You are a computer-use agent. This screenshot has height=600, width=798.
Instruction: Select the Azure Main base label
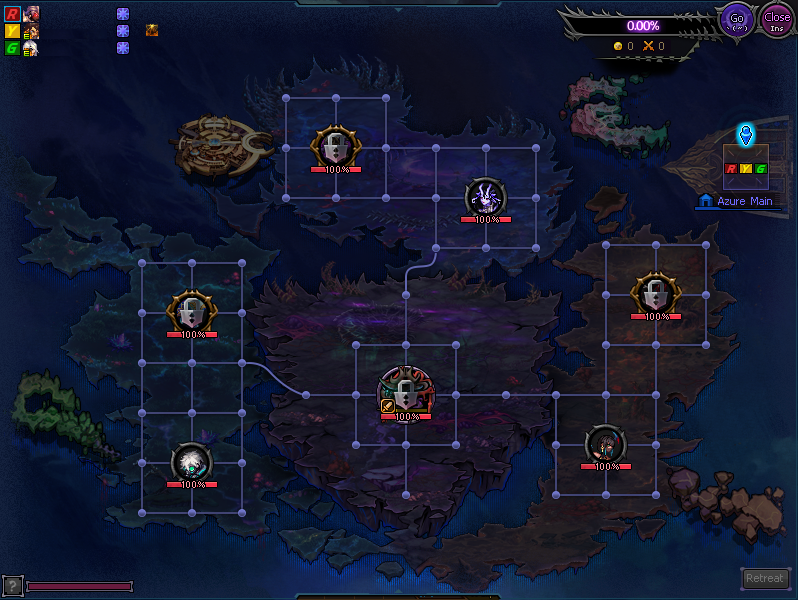pyautogui.click(x=738, y=201)
